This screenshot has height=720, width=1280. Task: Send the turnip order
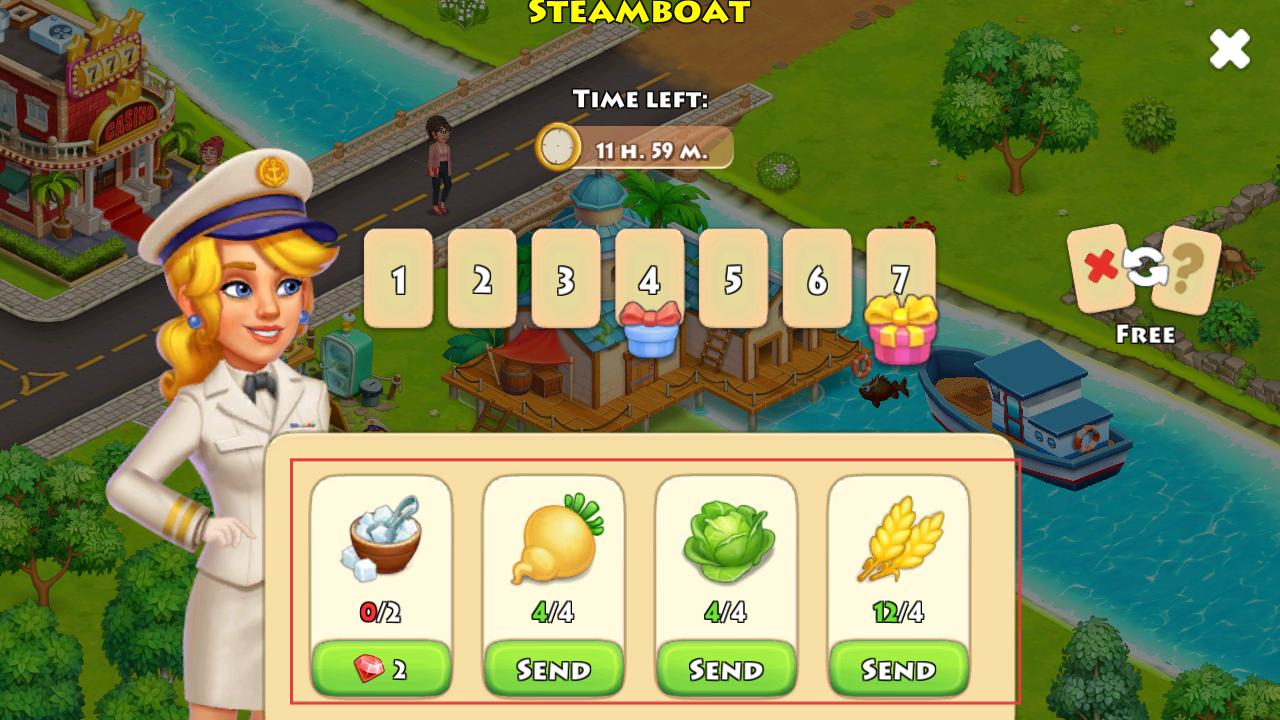[x=554, y=669]
